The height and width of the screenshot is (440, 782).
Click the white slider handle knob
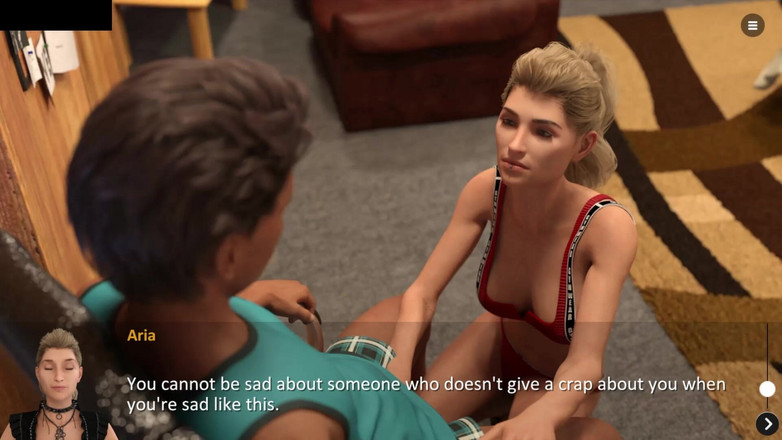[767, 389]
